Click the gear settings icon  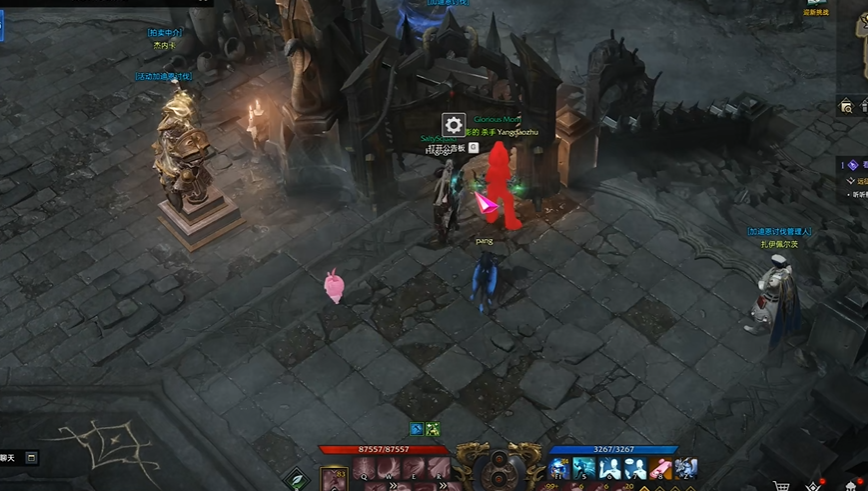pos(453,125)
